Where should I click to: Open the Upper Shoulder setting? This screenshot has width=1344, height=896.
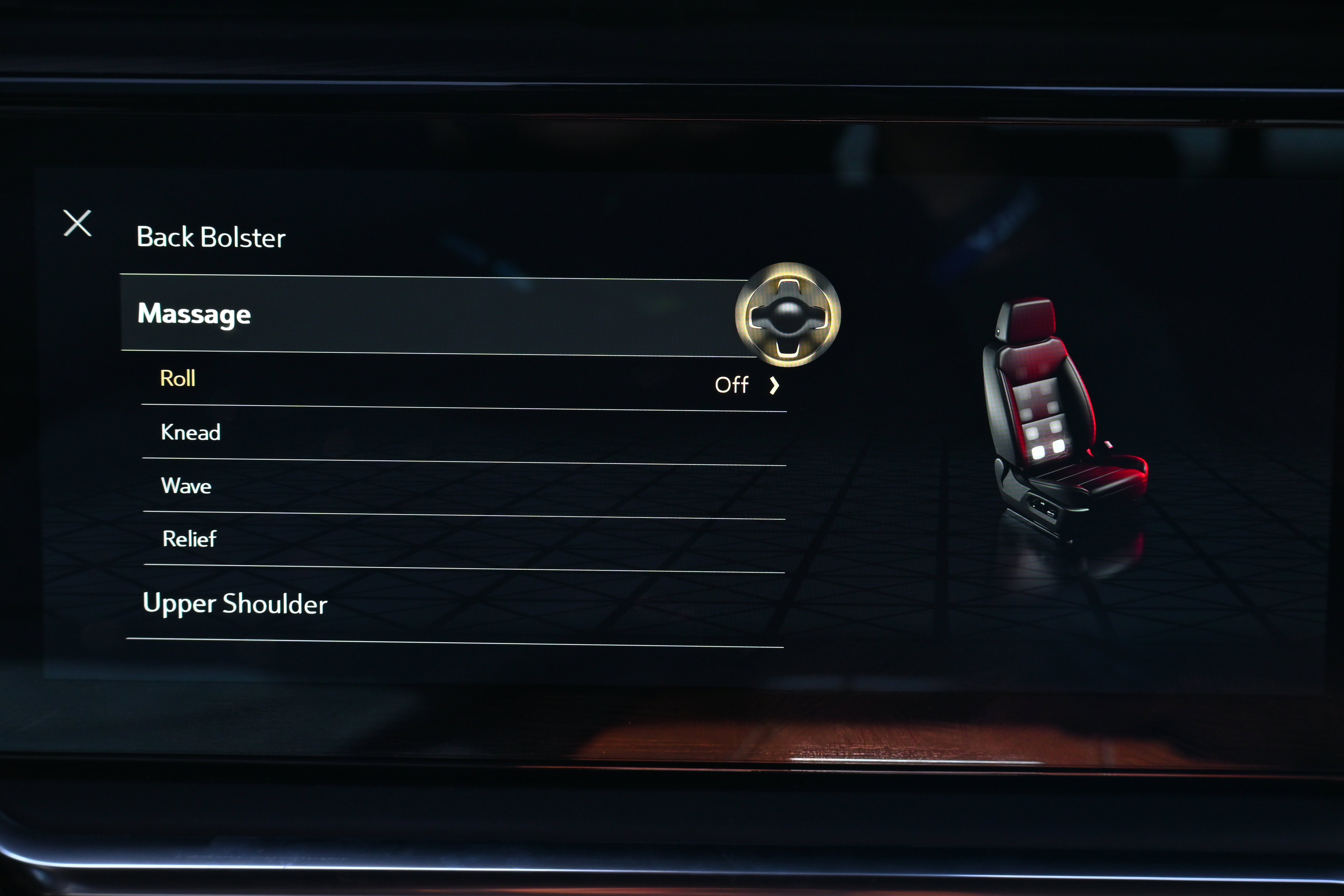(235, 603)
